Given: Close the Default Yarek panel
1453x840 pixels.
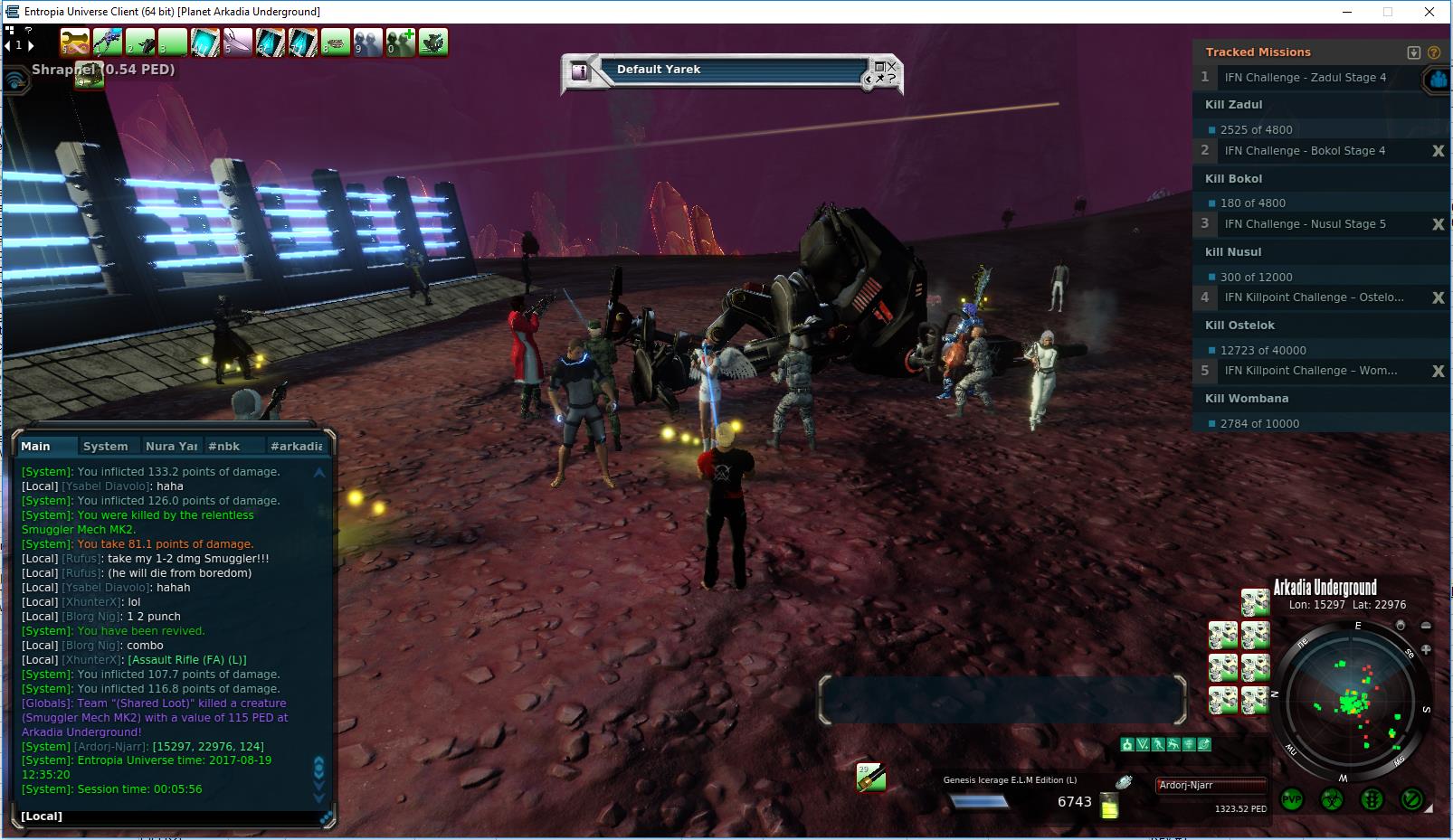Looking at the screenshot, I should point(892,65).
